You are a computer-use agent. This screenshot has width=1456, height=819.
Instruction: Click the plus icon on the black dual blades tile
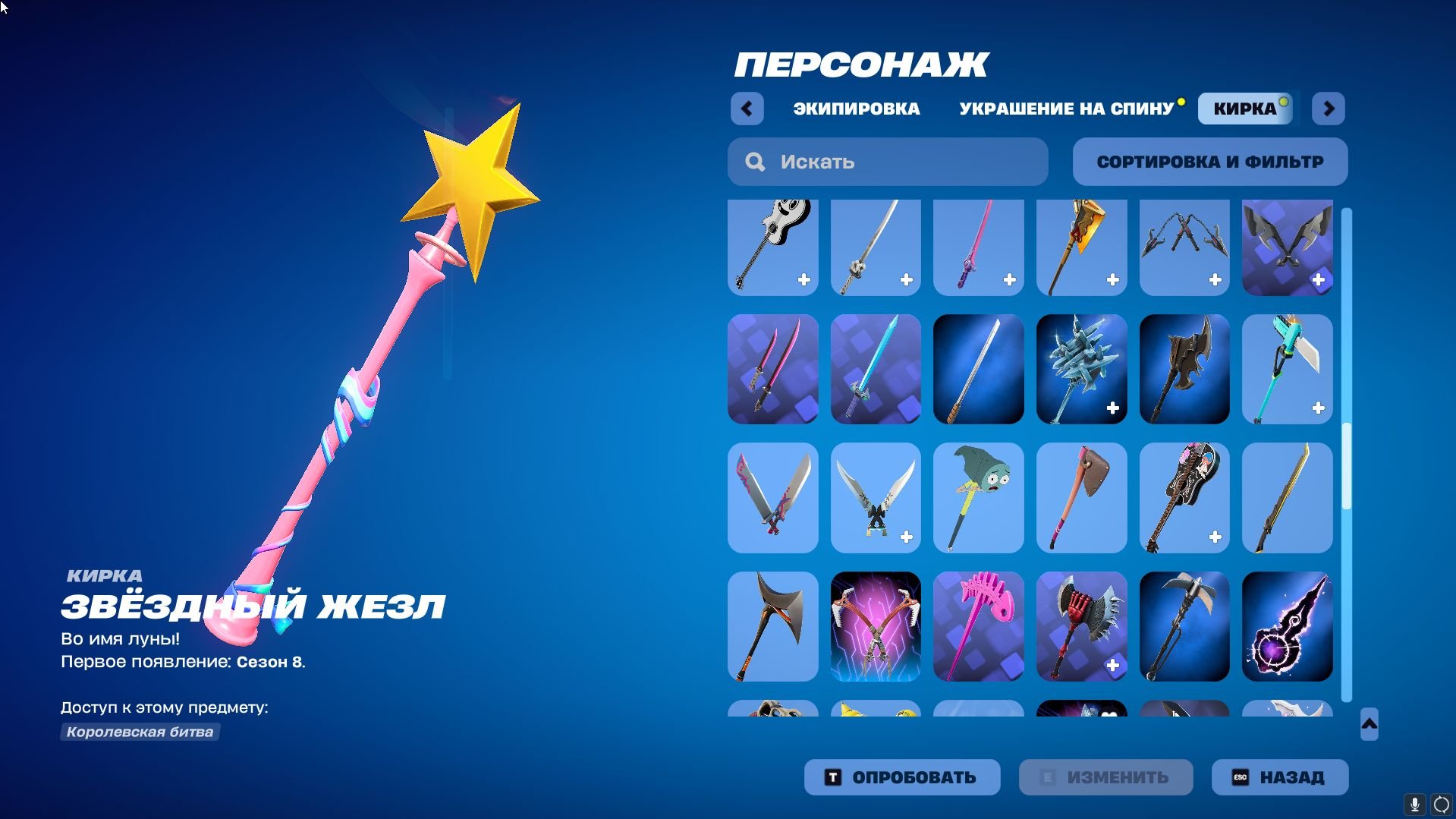pyautogui.click(x=1319, y=280)
